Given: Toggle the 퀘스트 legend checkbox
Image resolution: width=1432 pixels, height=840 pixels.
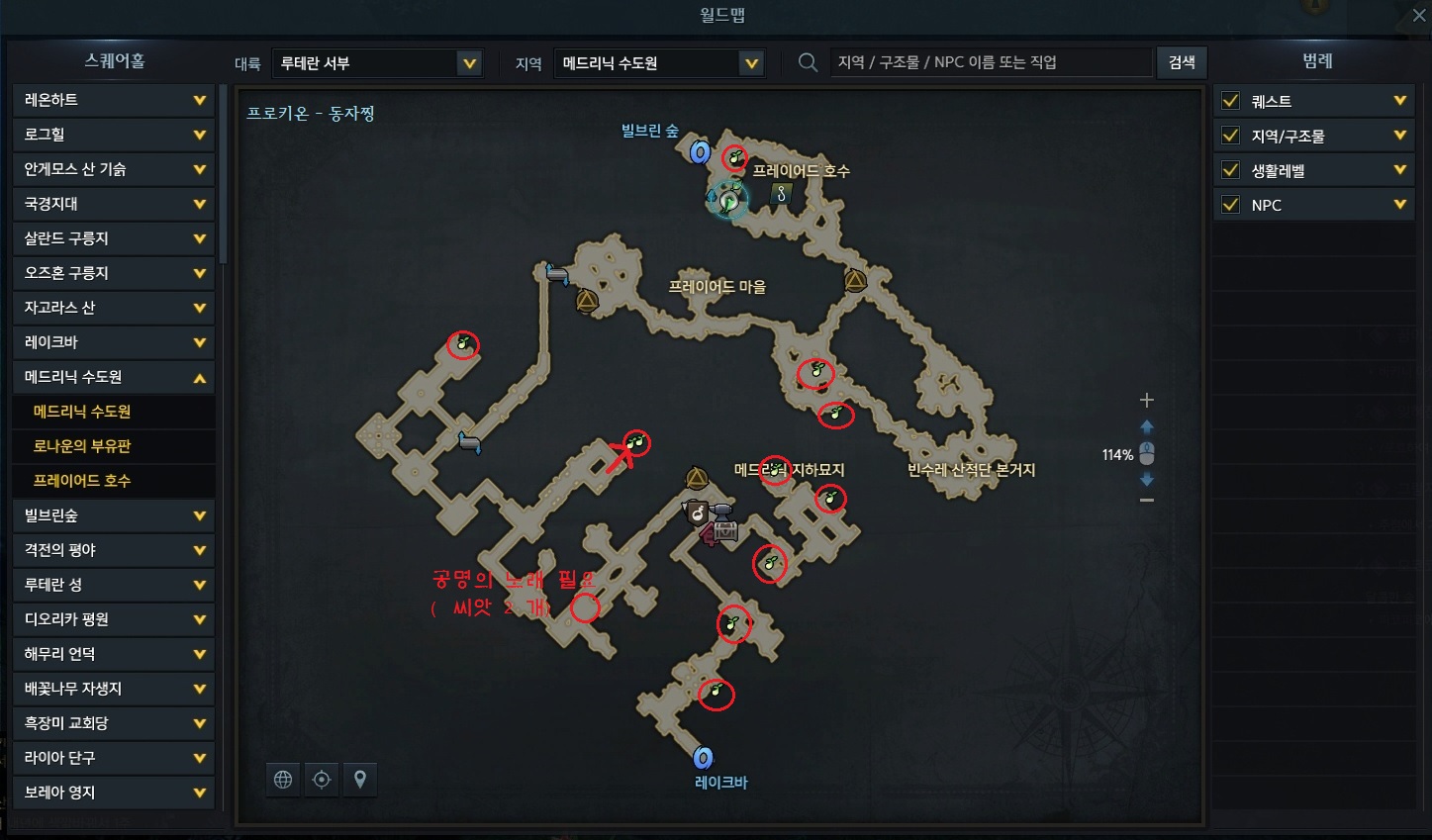Looking at the screenshot, I should pos(1231,101).
